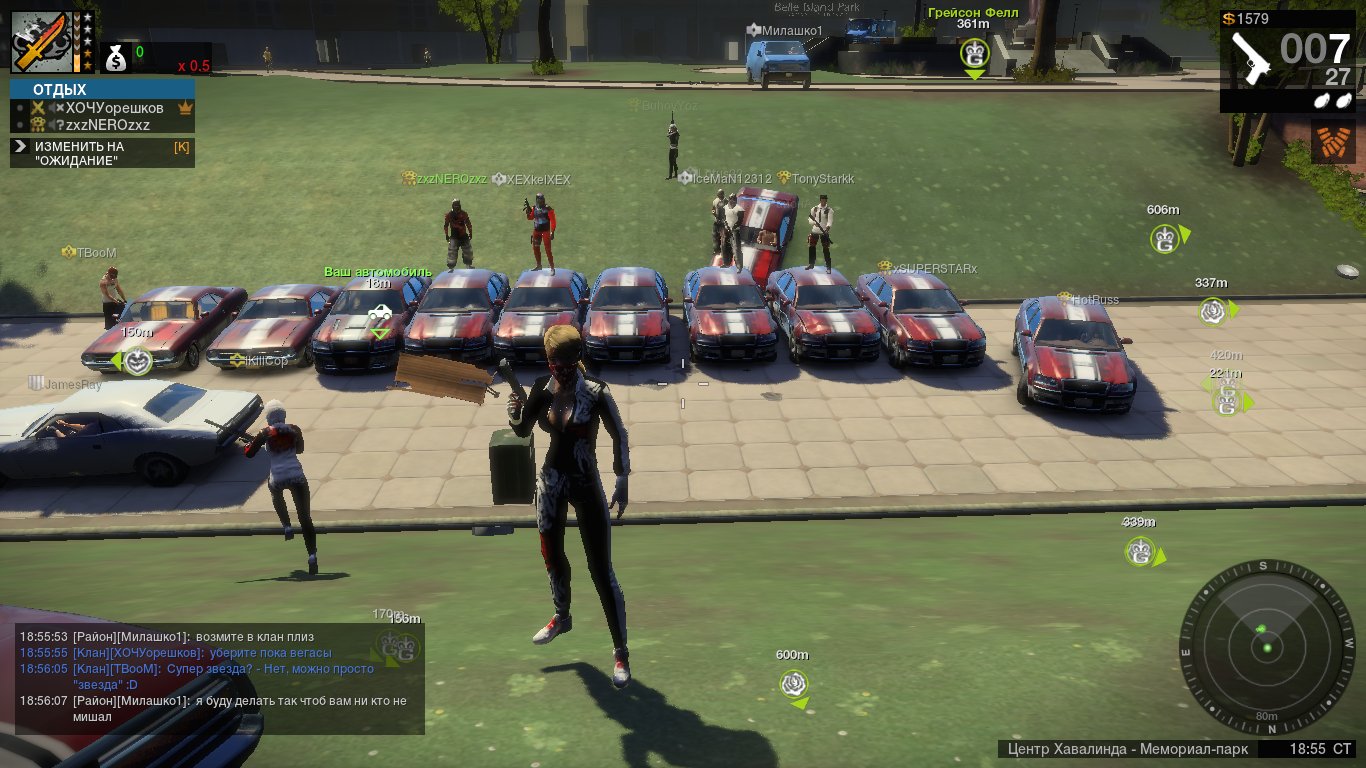Image resolution: width=1366 pixels, height=768 pixels.
Task: Select the pistol weapon icon
Action: point(1250,58)
